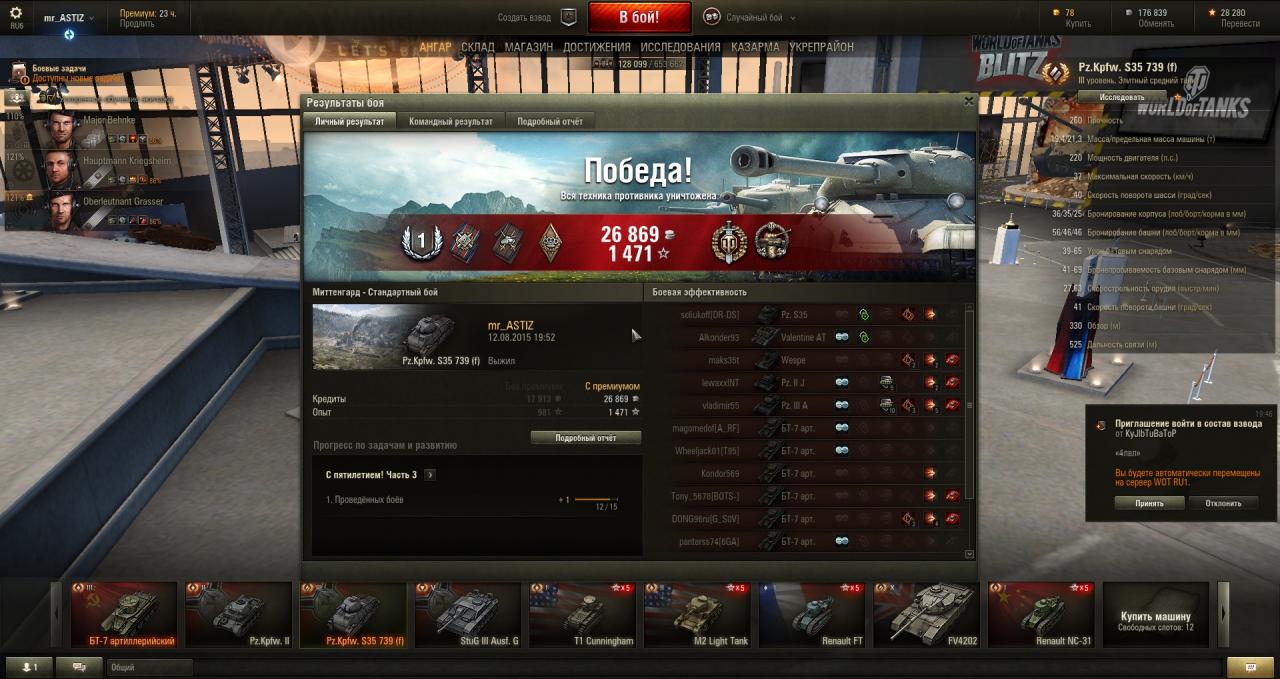Open the Достижения section
1280x679 pixels.
596,47
